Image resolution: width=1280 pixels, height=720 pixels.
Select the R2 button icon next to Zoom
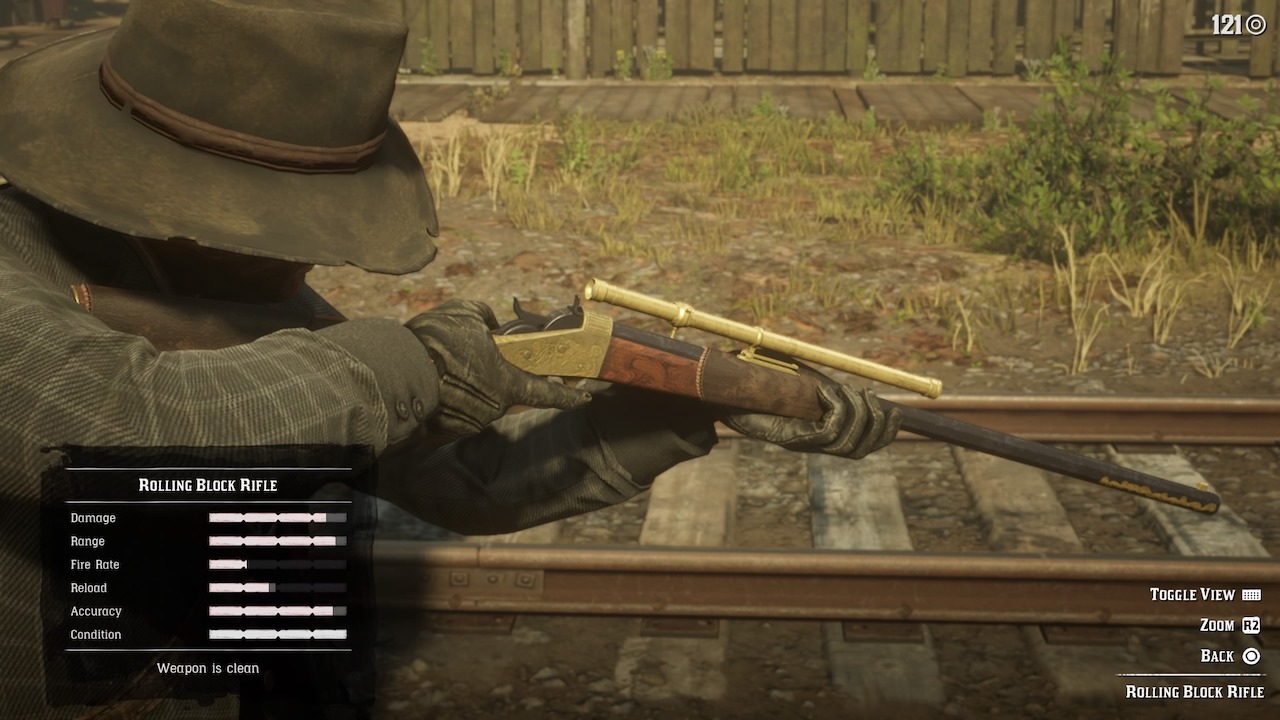(1253, 625)
